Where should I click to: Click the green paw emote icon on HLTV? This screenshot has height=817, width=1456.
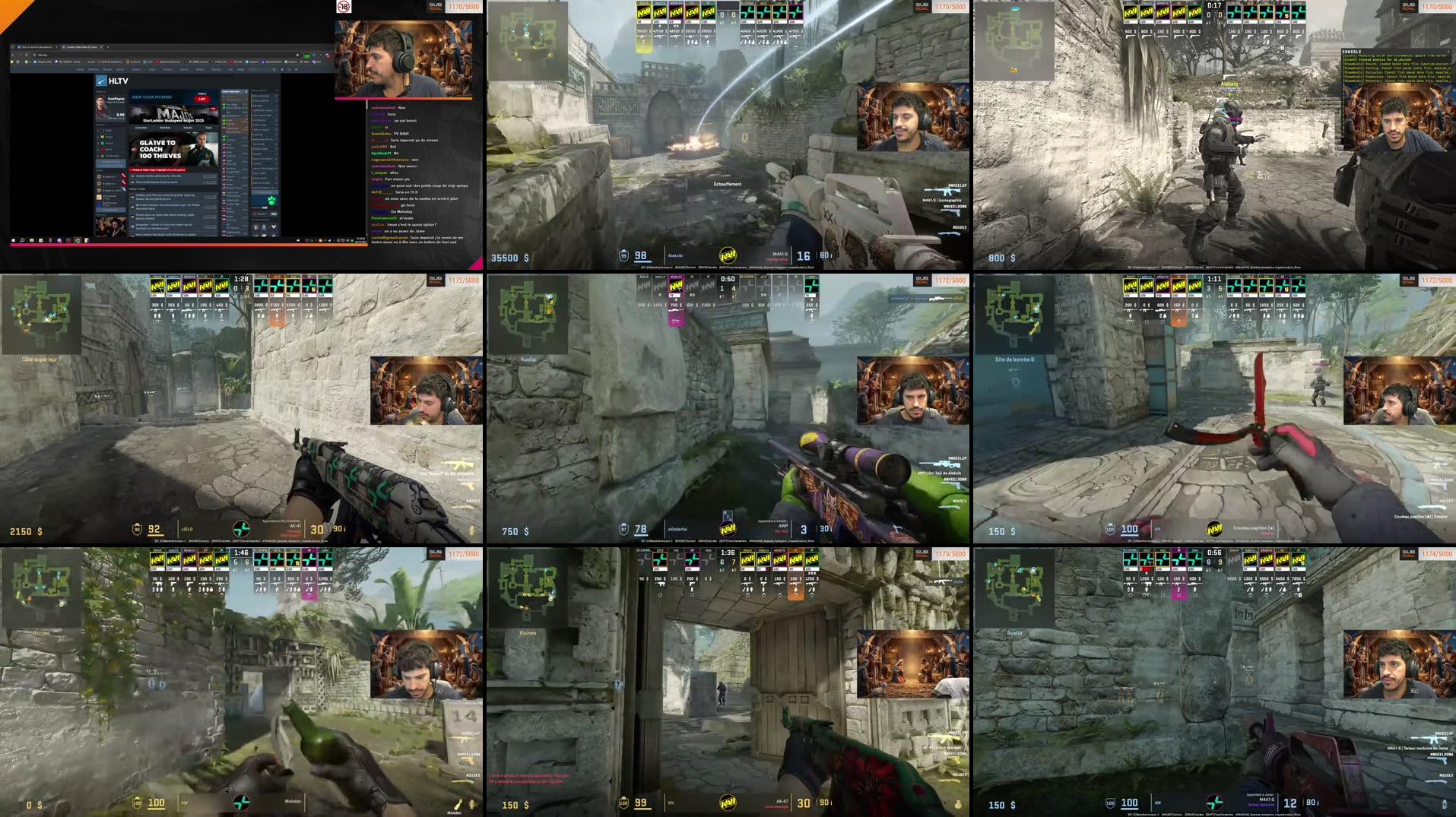pos(271,200)
